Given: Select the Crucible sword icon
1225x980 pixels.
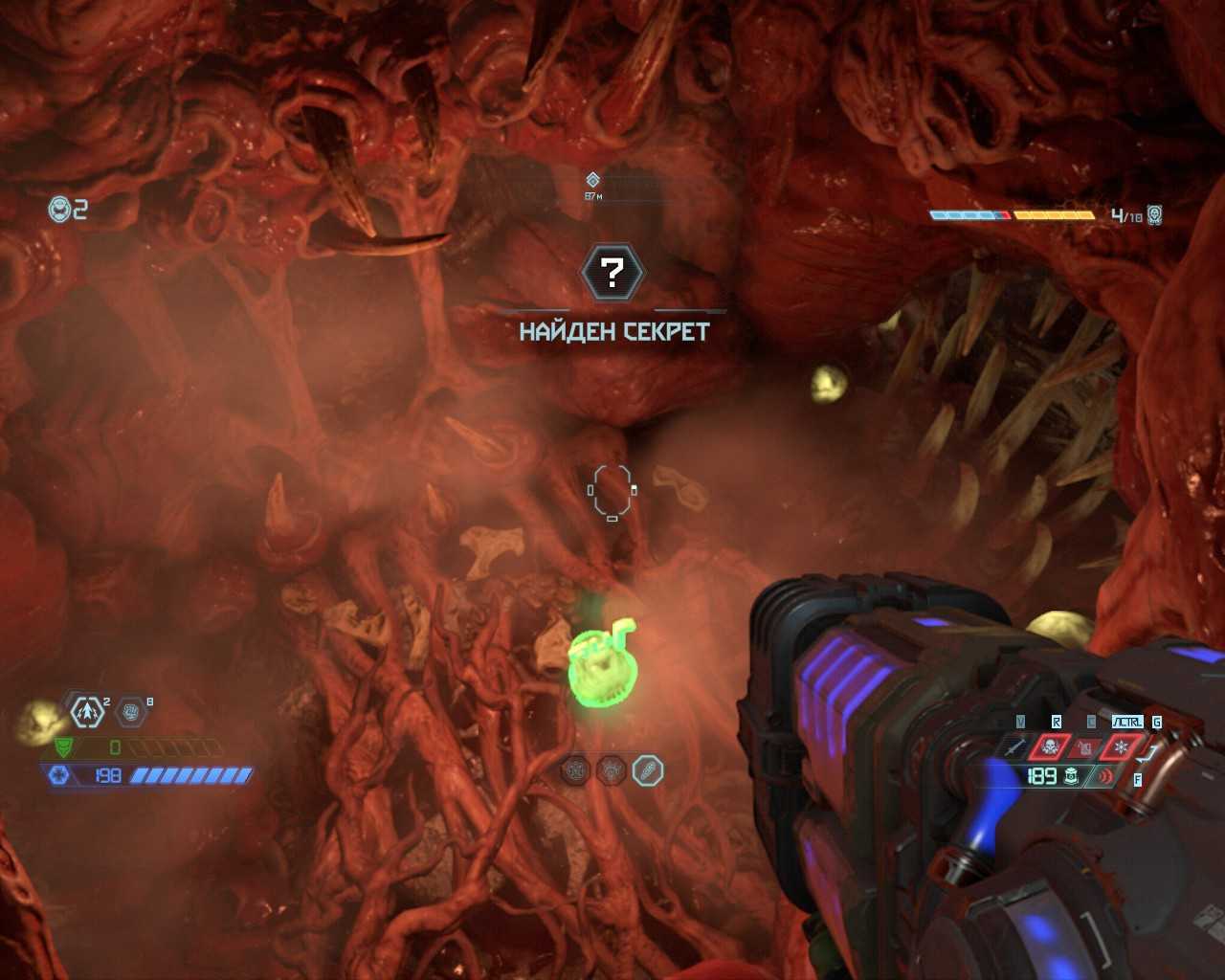Looking at the screenshot, I should click(1014, 746).
